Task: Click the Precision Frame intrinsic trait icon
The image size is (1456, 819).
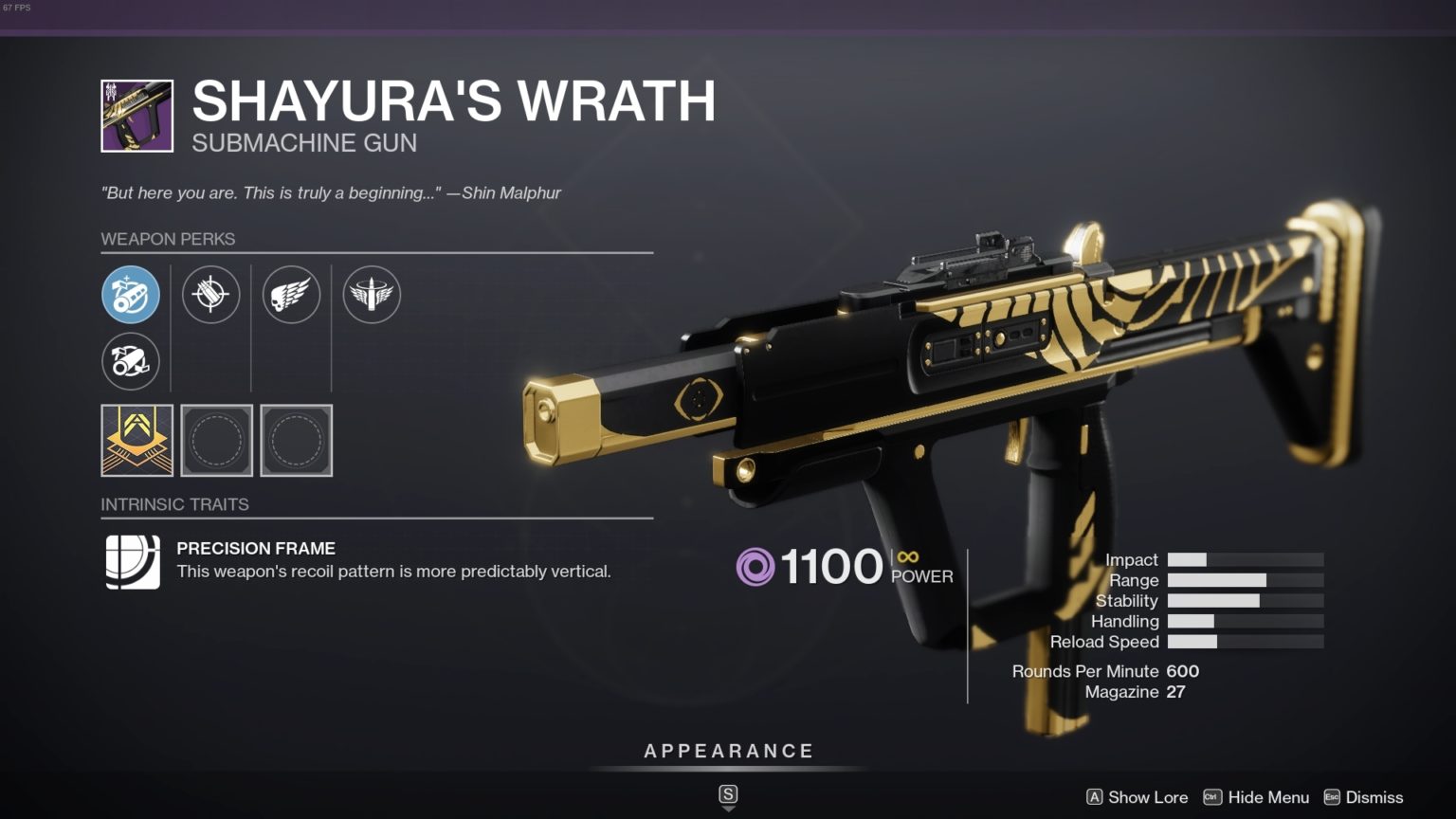Action: (131, 559)
